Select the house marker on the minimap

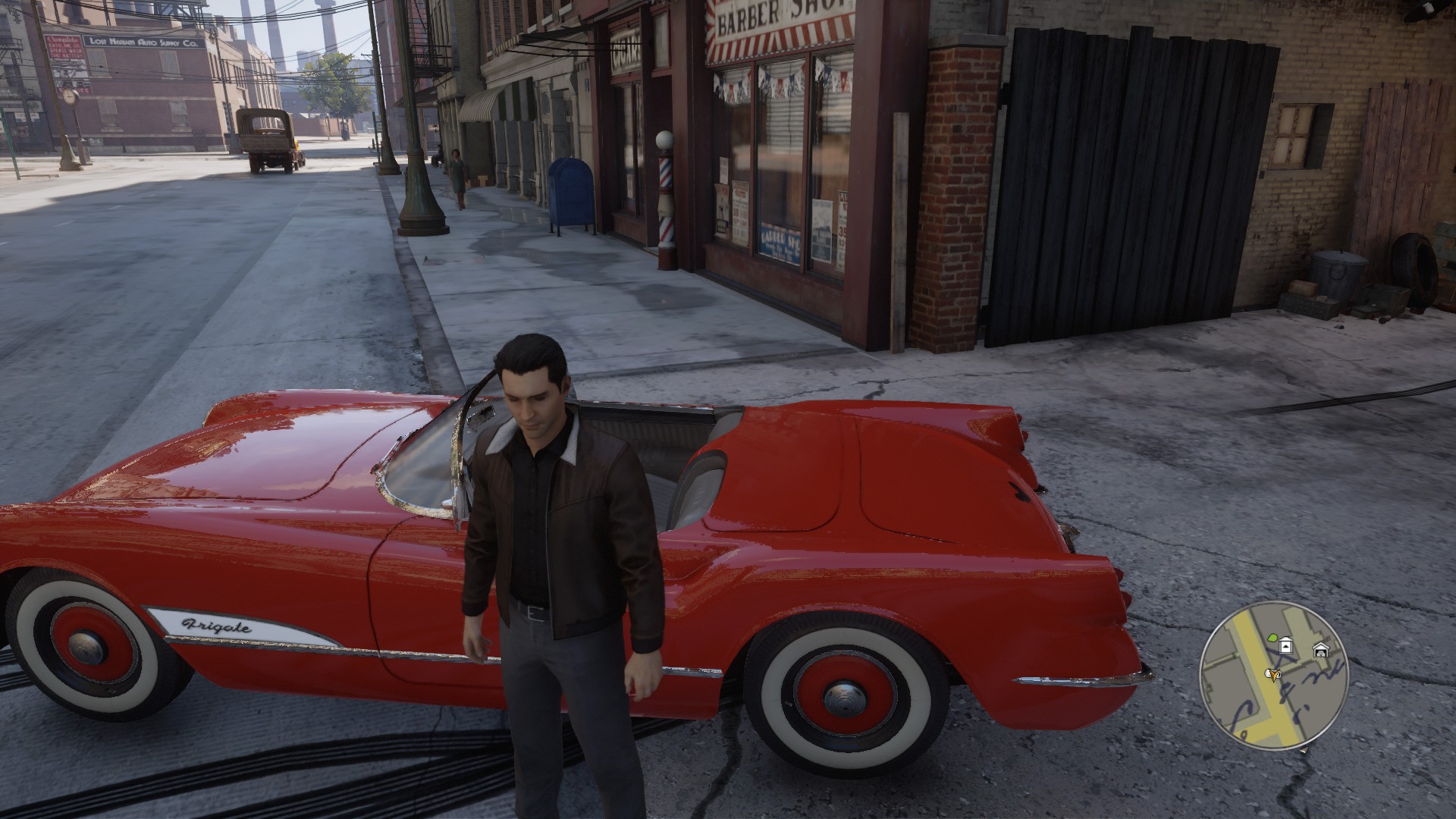1285,646
